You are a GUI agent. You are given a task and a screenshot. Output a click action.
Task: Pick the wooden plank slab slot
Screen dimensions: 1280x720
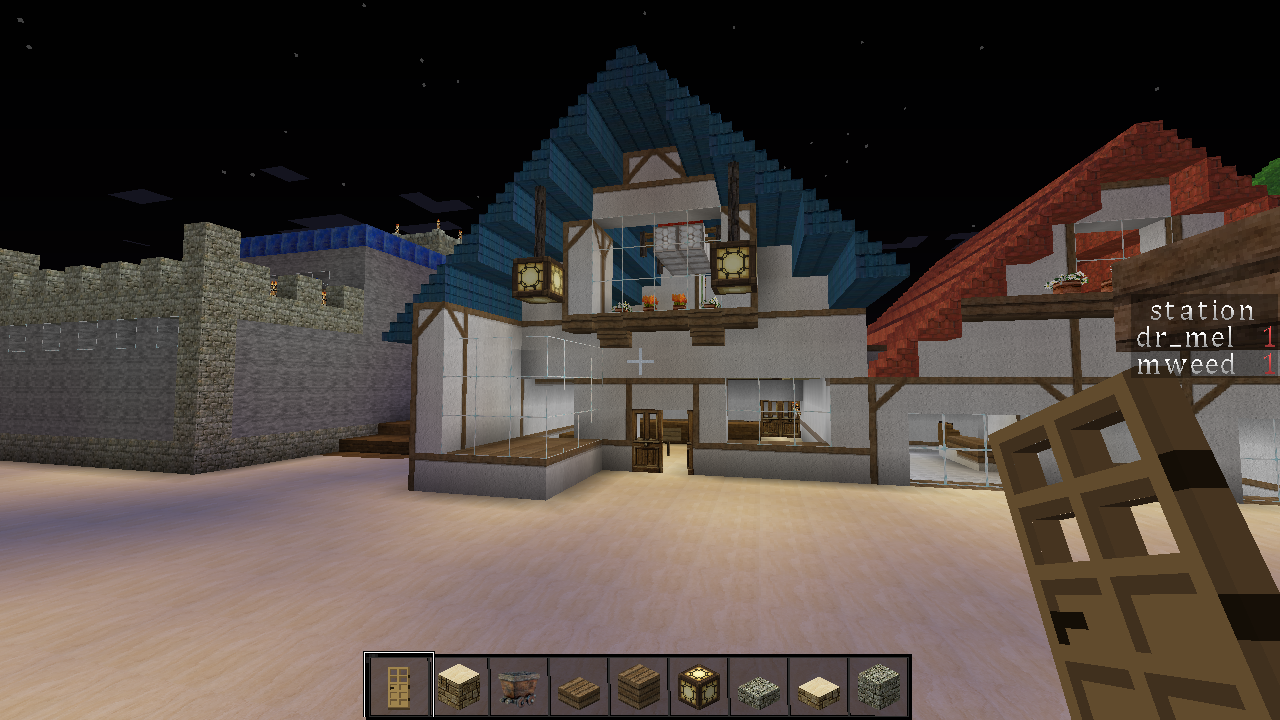coord(579,686)
